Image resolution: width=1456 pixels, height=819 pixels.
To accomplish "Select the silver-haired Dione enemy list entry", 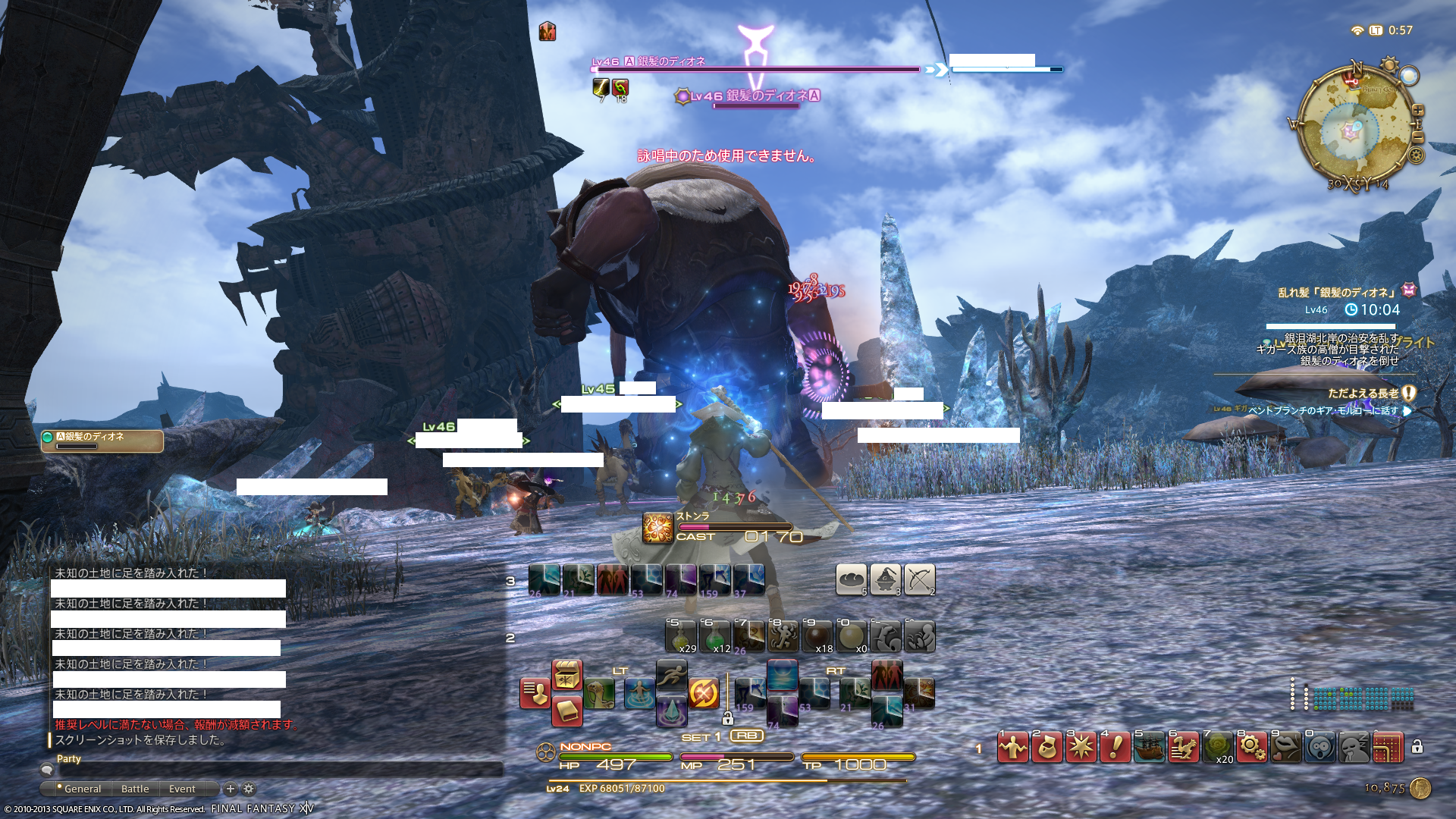I will [102, 441].
